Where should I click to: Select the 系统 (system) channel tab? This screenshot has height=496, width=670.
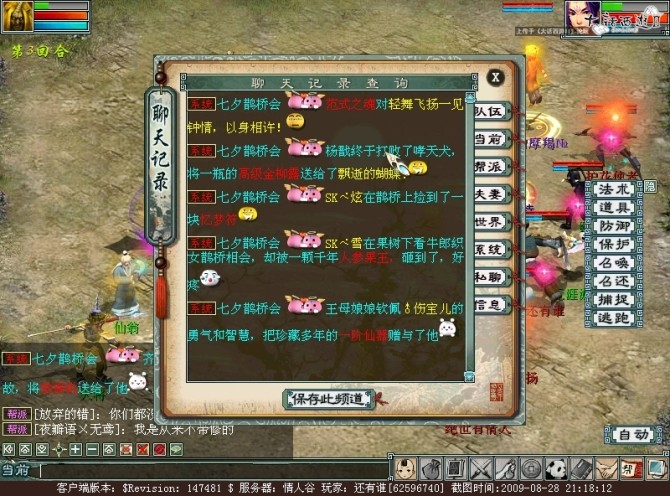pos(489,249)
